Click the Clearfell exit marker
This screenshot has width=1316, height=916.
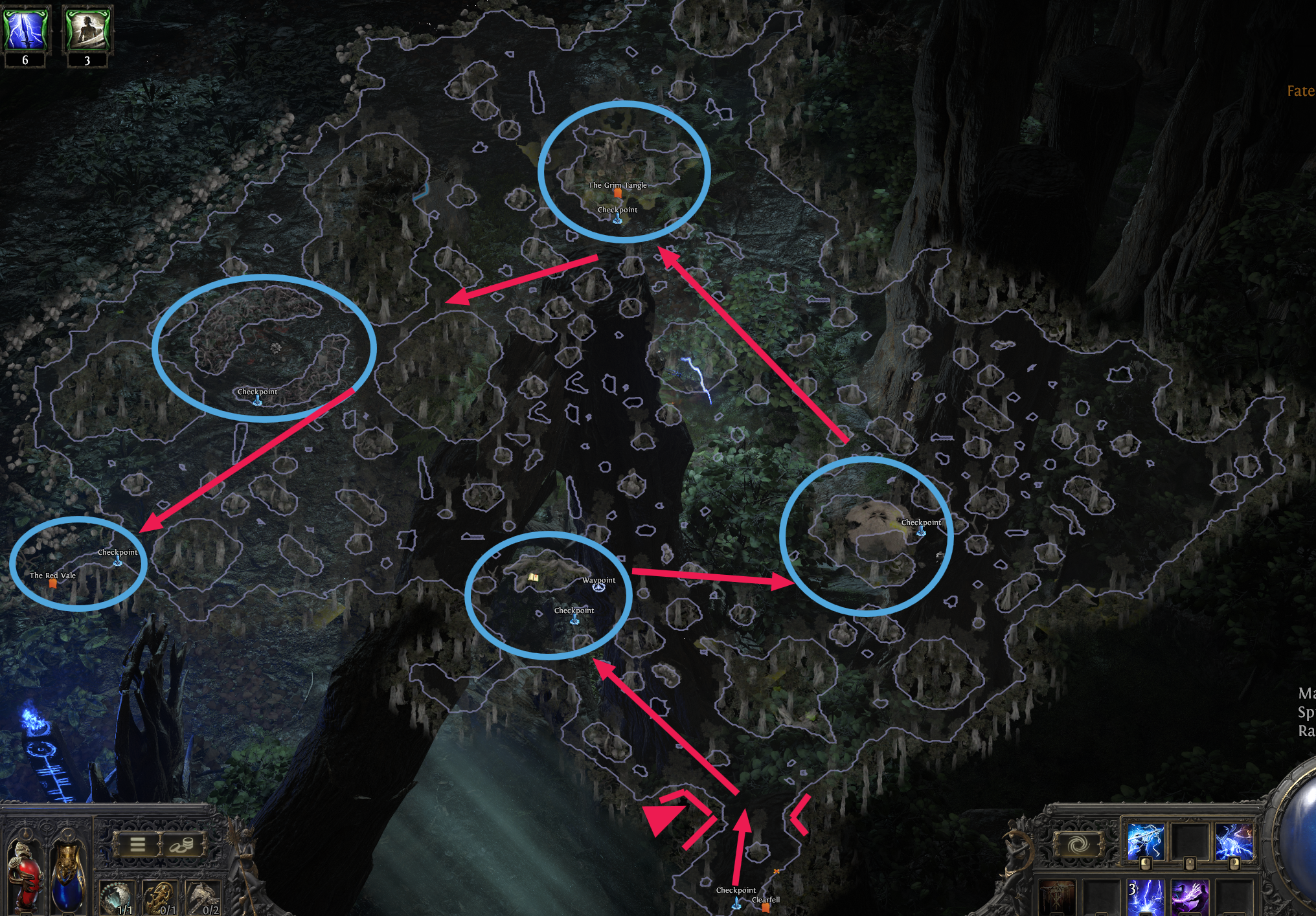tap(766, 908)
